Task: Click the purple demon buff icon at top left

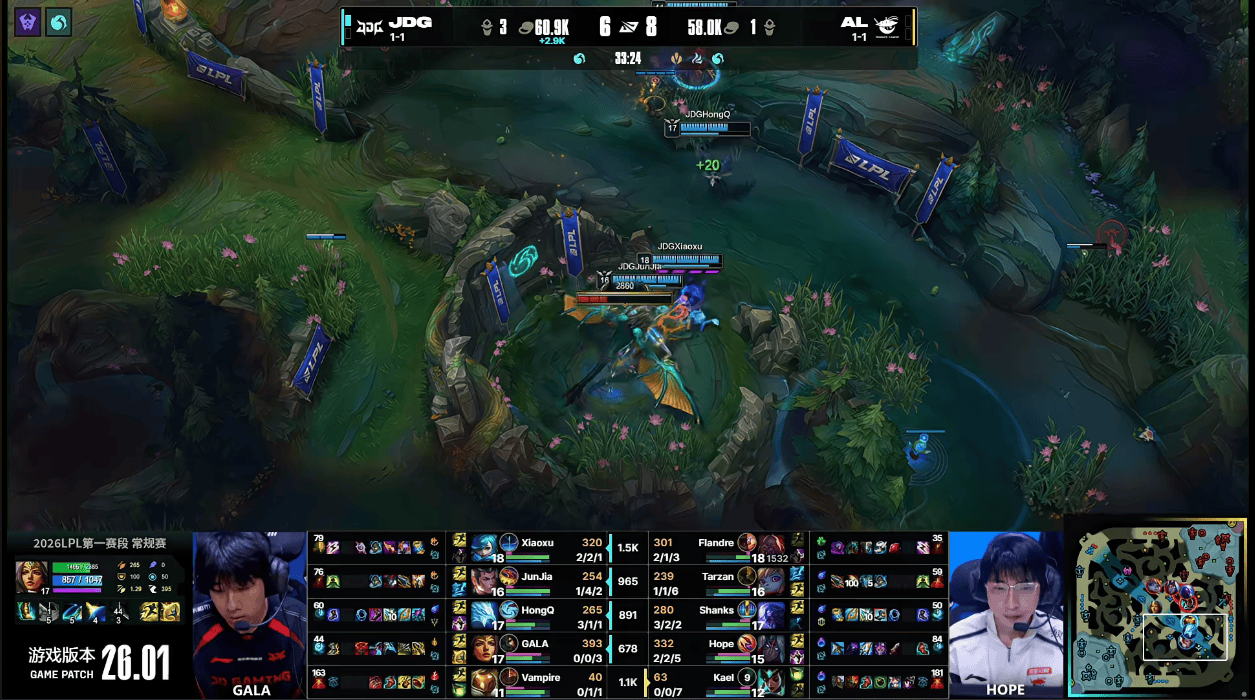Action: point(28,22)
